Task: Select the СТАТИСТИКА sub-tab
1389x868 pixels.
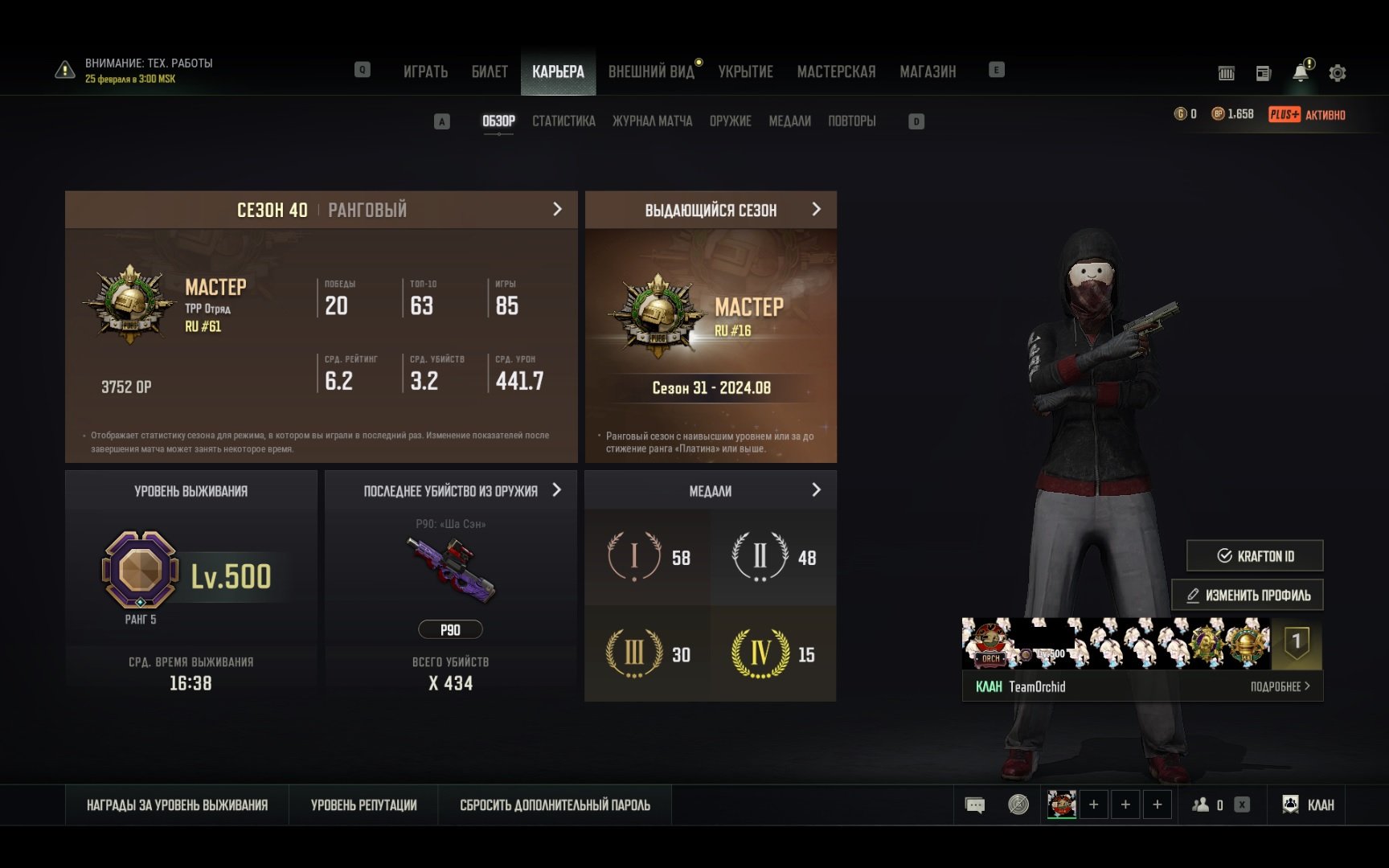Action: tap(563, 121)
